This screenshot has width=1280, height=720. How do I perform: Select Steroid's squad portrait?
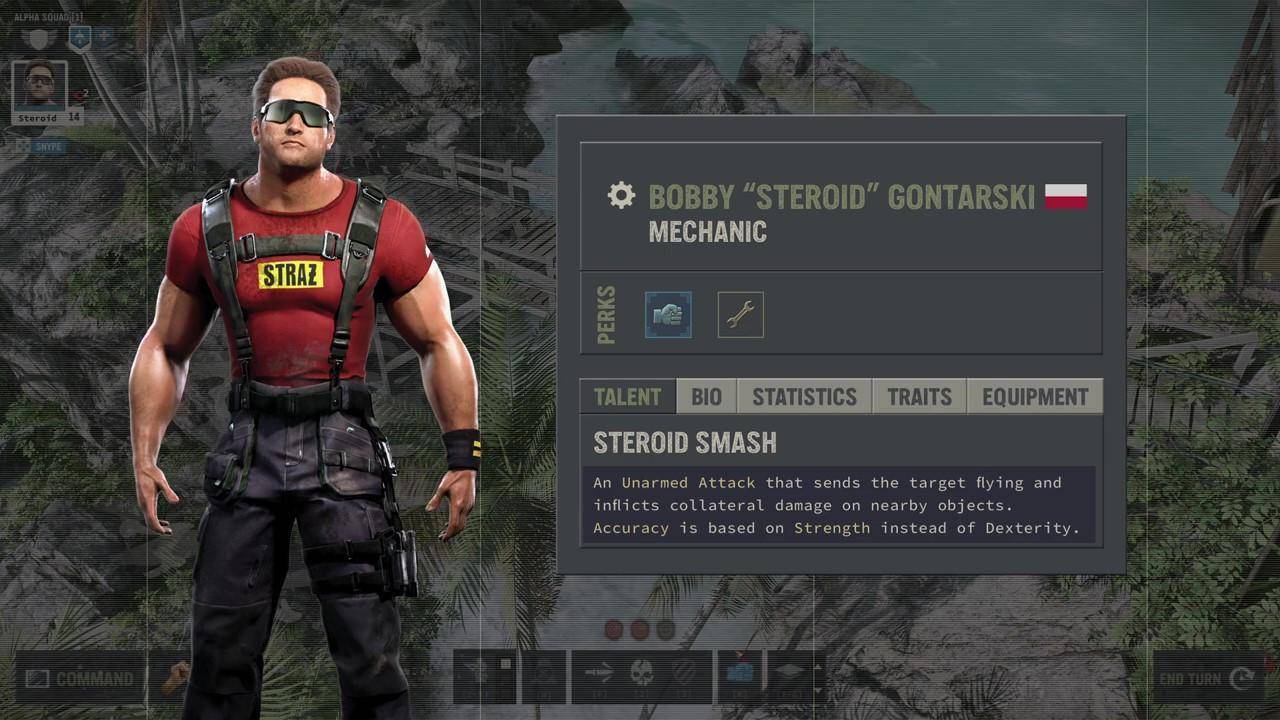point(40,87)
